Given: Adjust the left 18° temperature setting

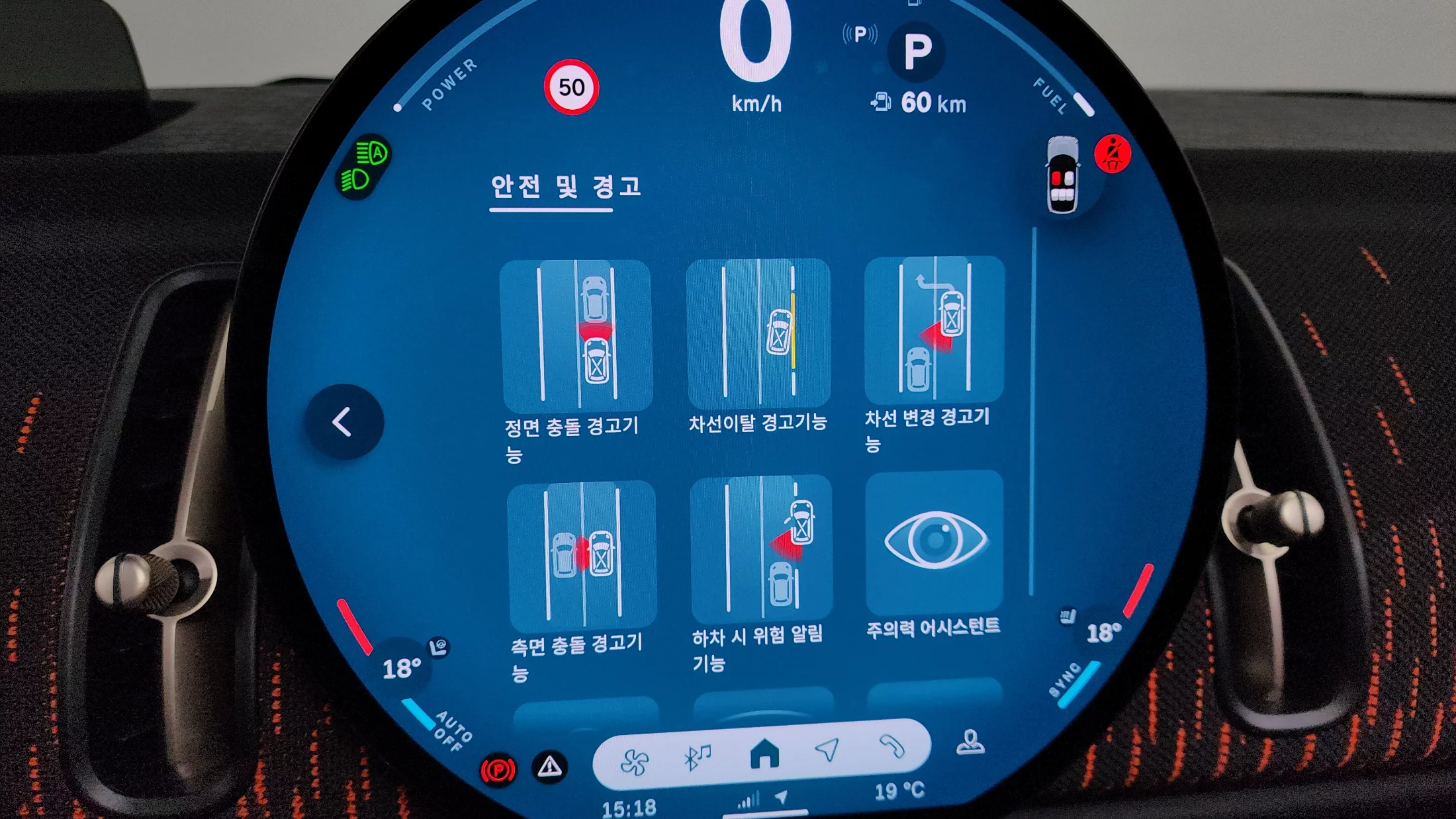Looking at the screenshot, I should pyautogui.click(x=402, y=668).
